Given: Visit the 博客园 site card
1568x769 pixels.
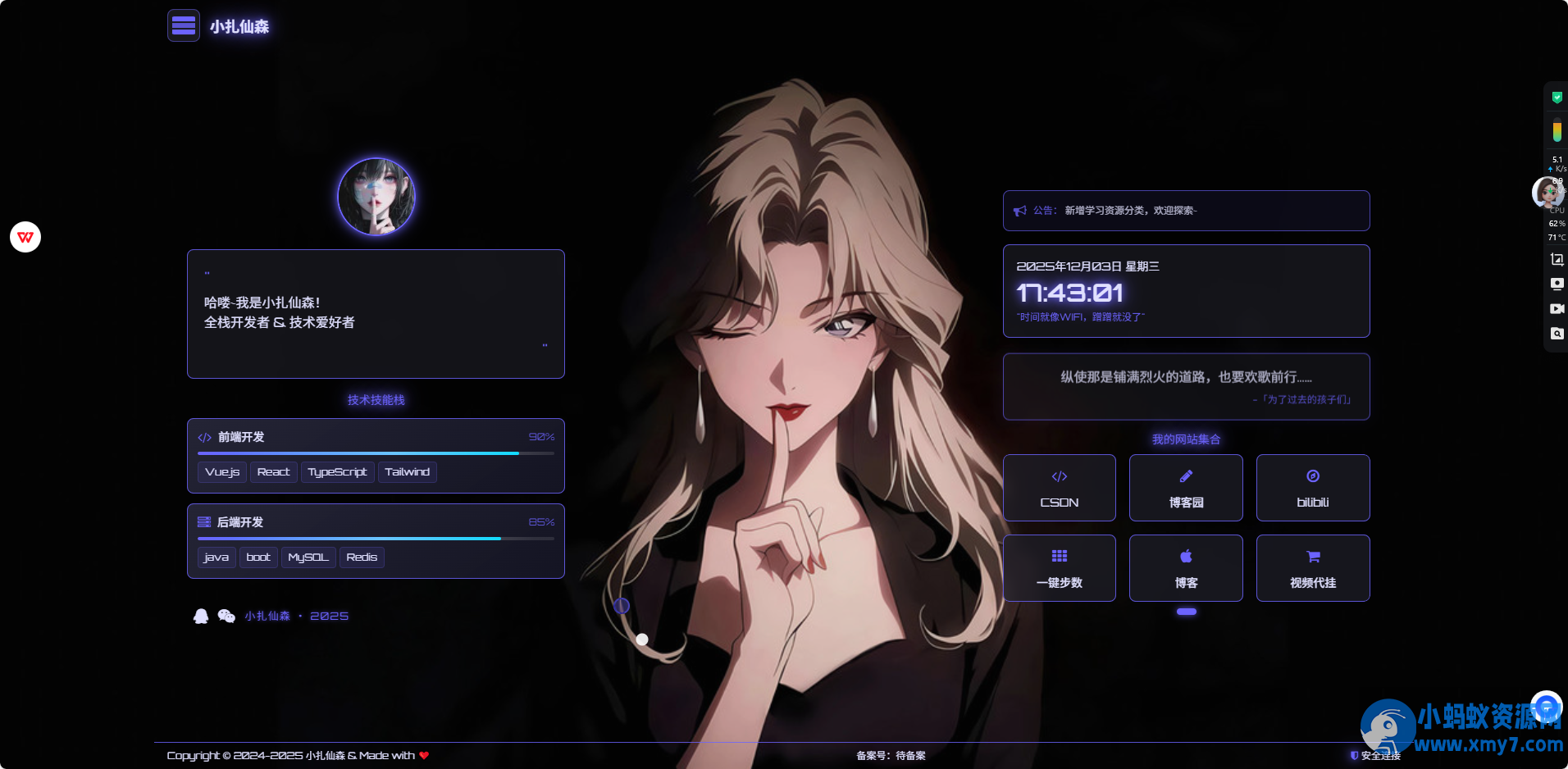Looking at the screenshot, I should coord(1186,488).
